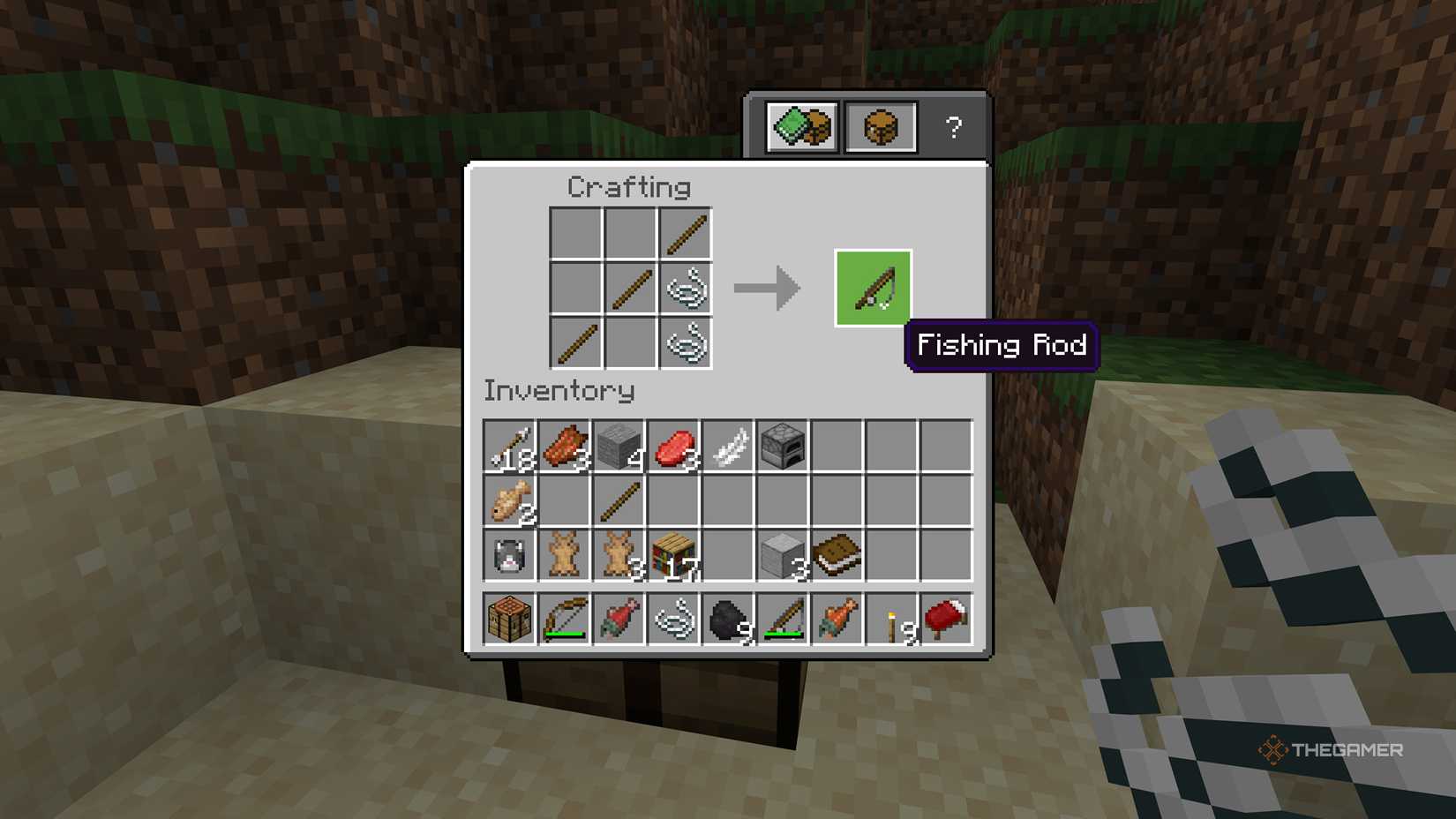The height and width of the screenshot is (819, 1456).
Task: Grab the furnace from the inventory
Action: [x=783, y=446]
